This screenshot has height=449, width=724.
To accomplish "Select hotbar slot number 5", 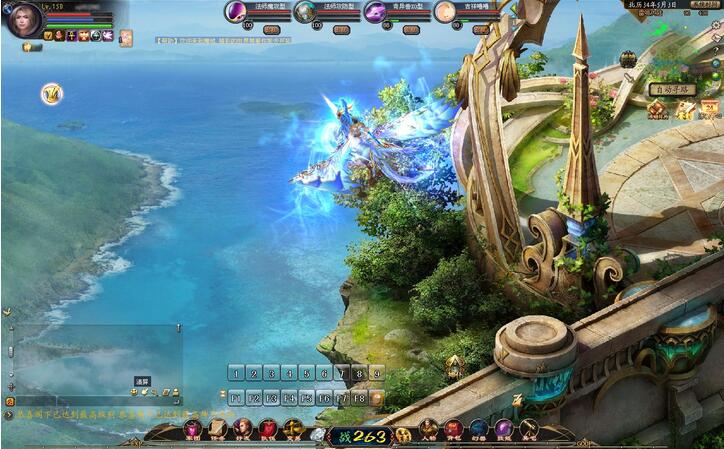I will [x=306, y=373].
